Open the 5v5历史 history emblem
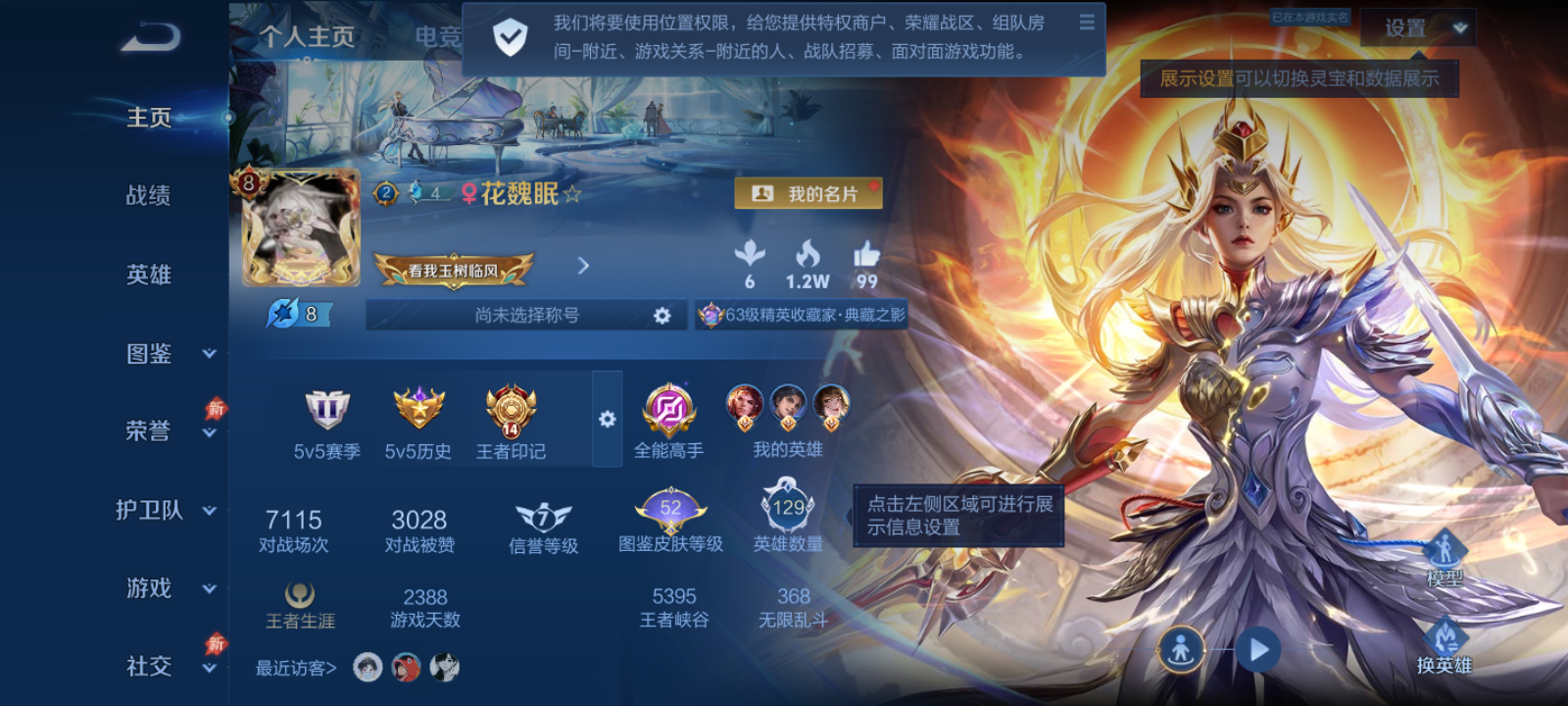 coord(417,410)
